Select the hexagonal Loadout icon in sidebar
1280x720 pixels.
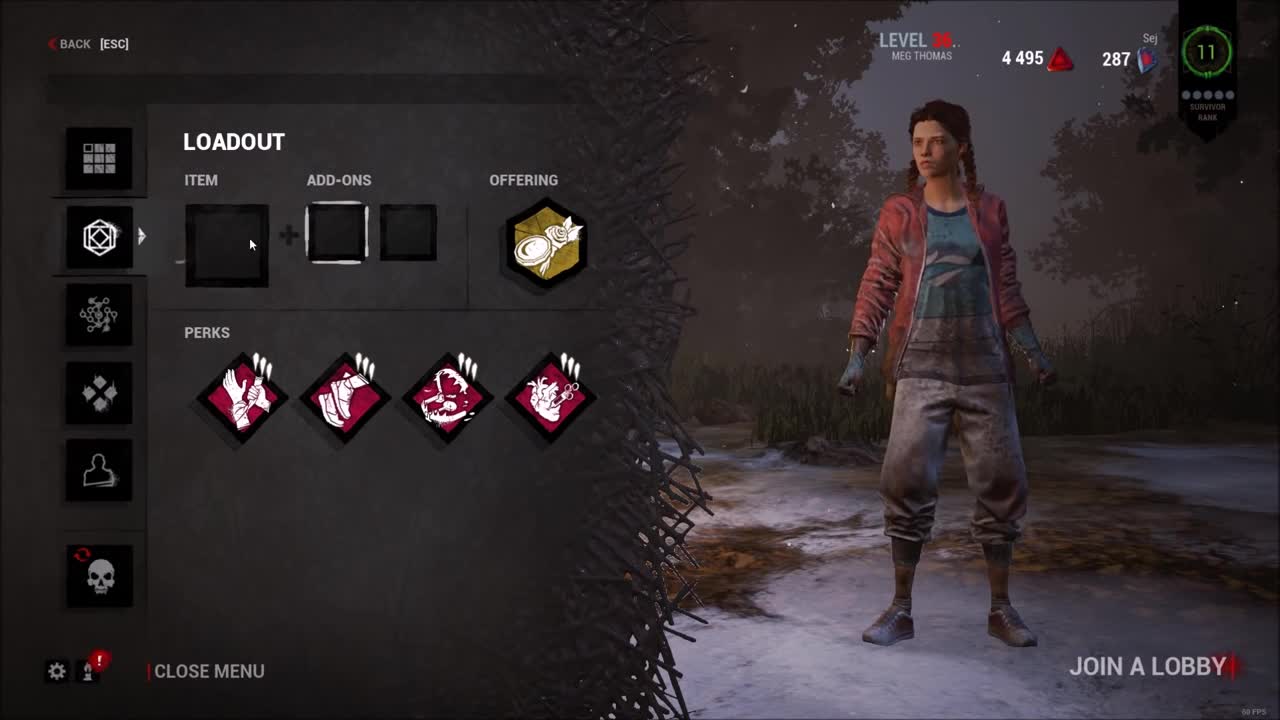(x=98, y=237)
